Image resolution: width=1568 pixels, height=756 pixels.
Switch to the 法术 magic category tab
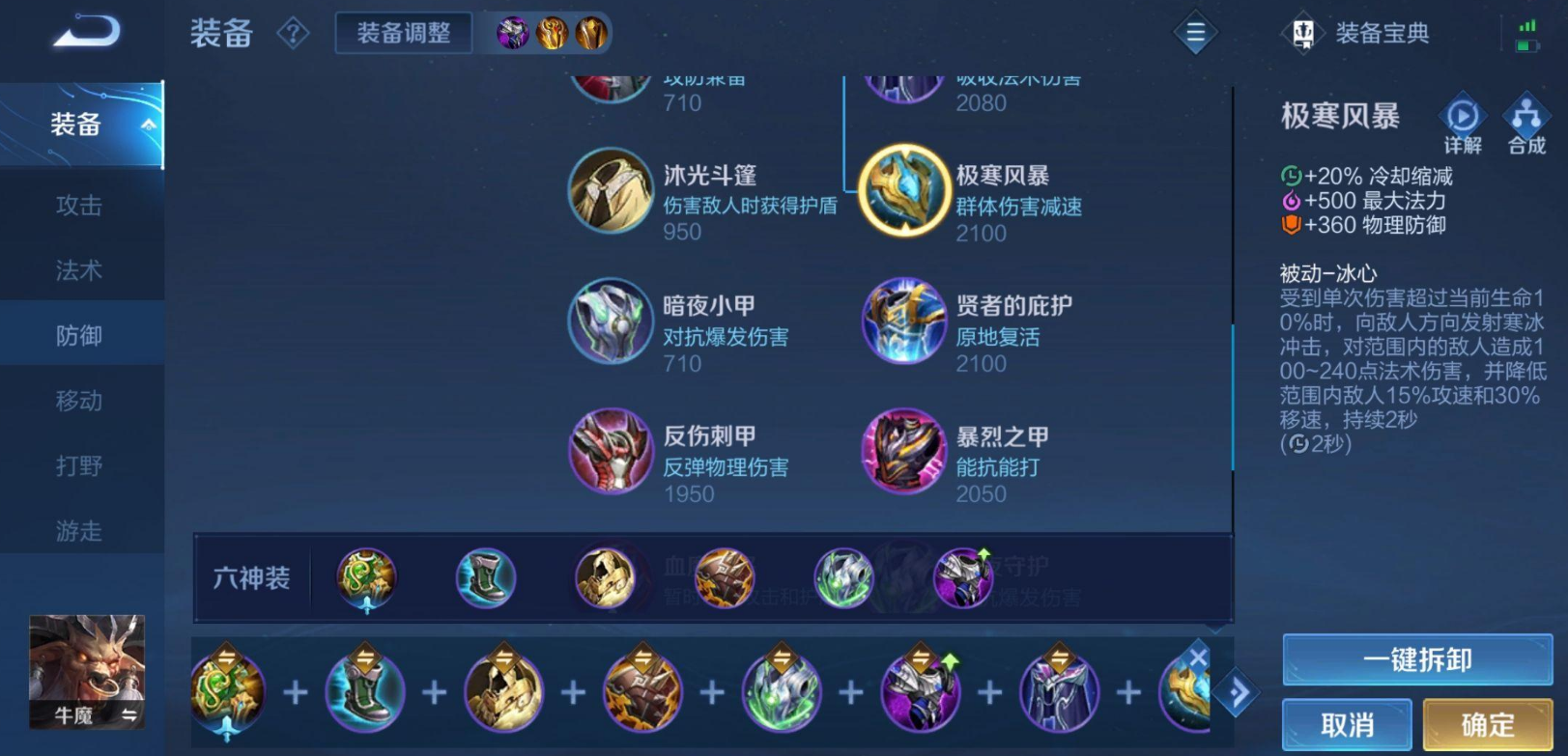[x=81, y=270]
